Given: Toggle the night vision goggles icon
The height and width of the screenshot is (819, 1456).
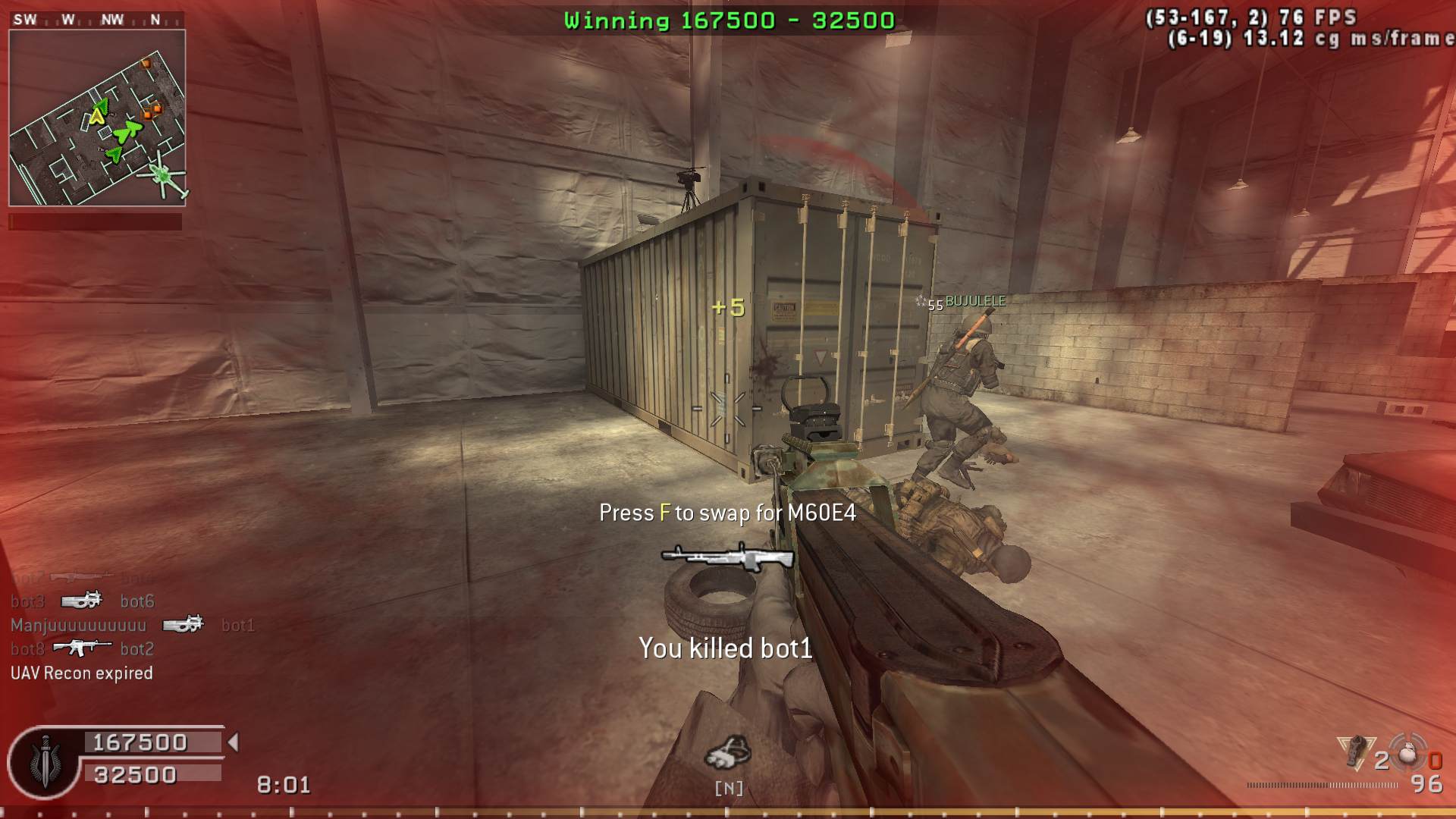Looking at the screenshot, I should click(728, 752).
